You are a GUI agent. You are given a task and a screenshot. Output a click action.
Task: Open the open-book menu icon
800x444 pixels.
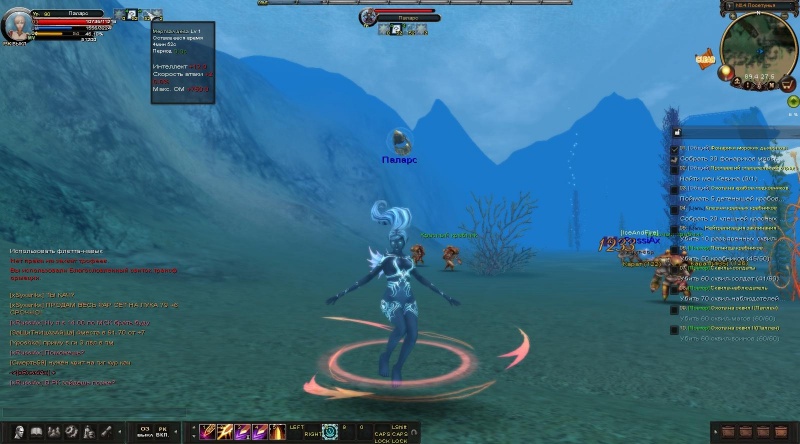35,432
